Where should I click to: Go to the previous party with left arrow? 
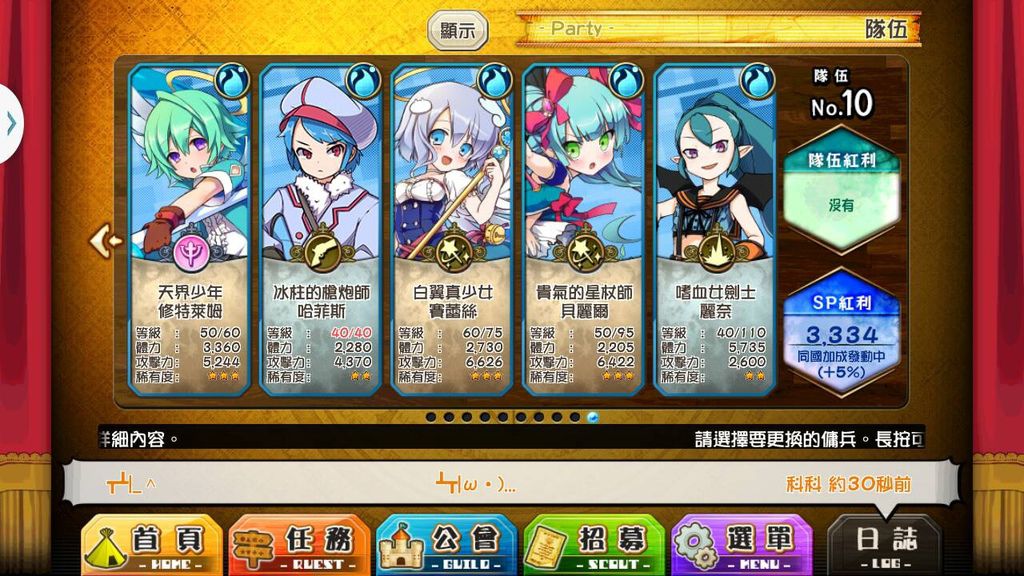pos(104,240)
